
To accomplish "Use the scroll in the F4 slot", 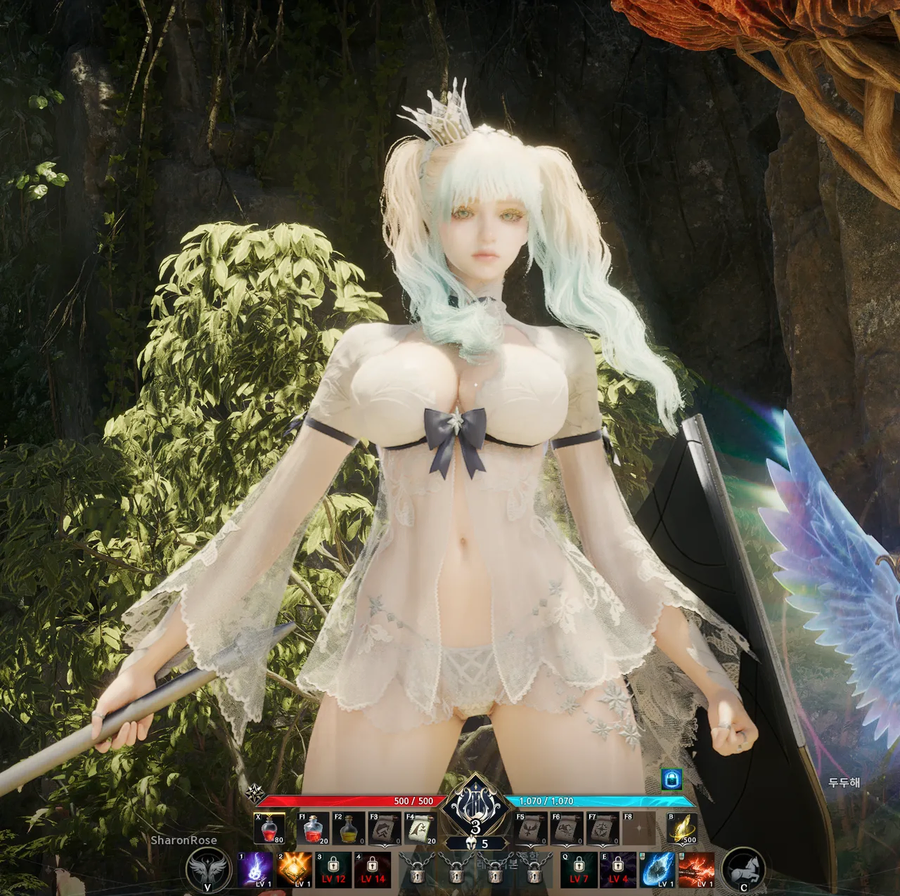I will (x=421, y=828).
